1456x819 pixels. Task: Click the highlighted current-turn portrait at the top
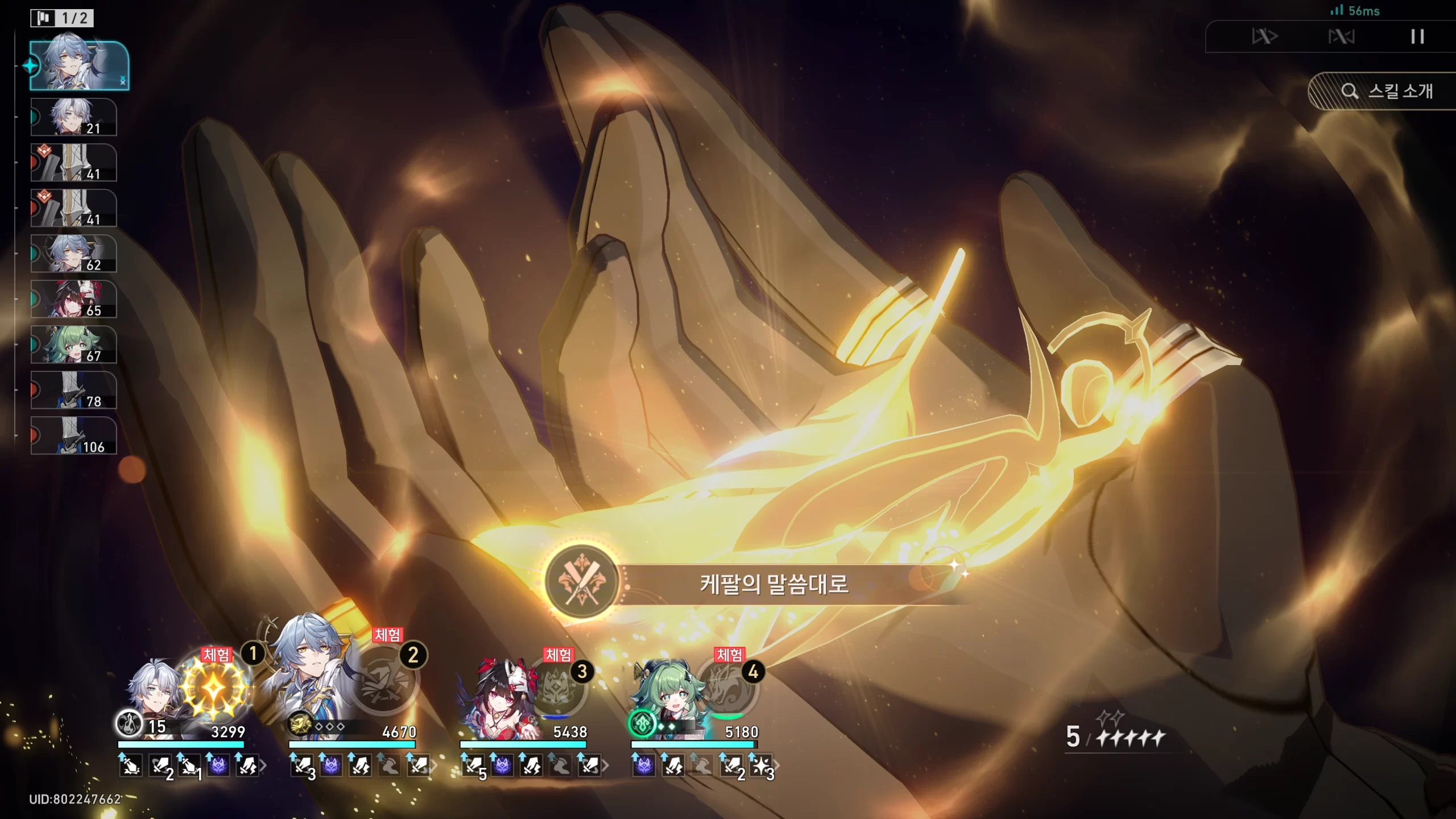click(78, 65)
